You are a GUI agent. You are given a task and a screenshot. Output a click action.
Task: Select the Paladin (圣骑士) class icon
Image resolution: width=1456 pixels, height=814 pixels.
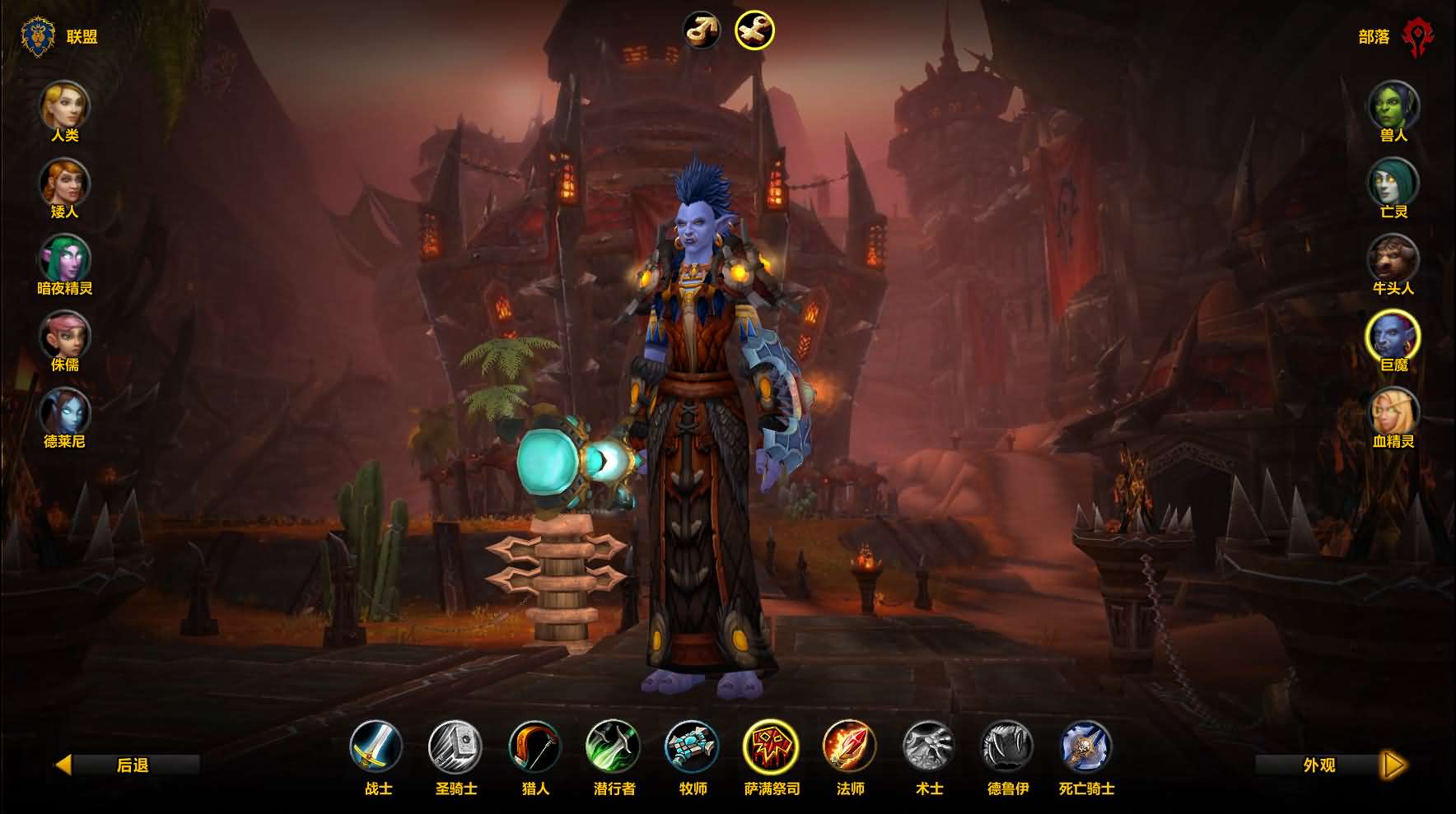click(455, 747)
